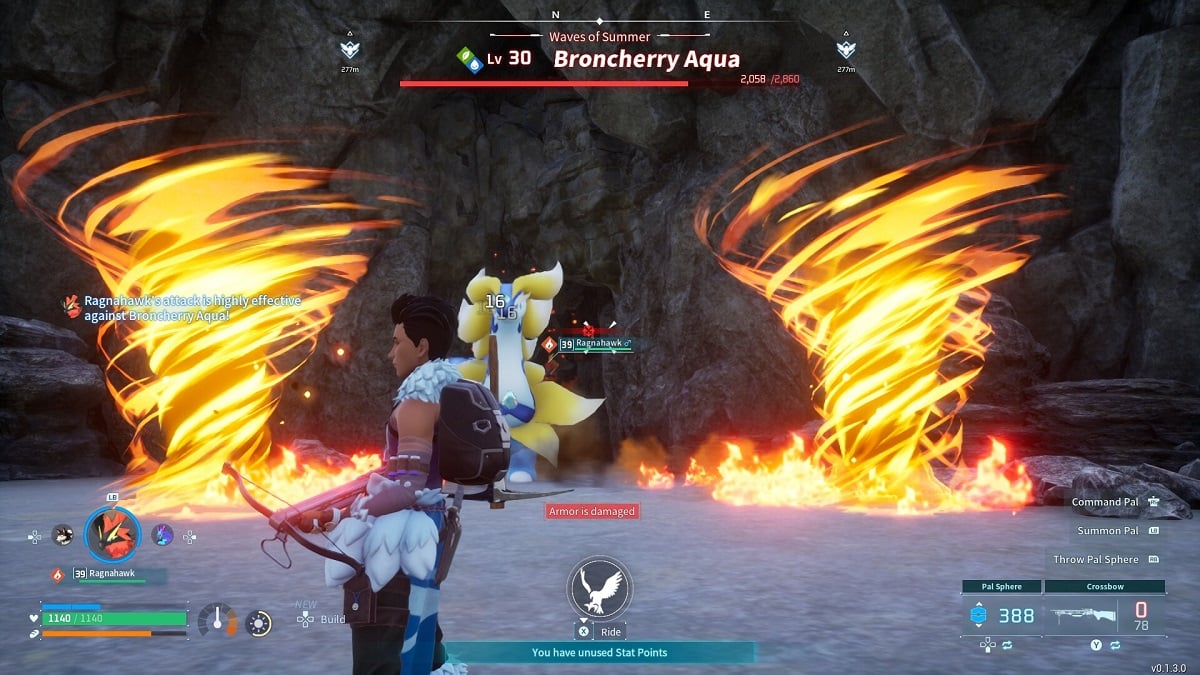
Task: Click the temperature gauge icon
Action: click(x=216, y=622)
